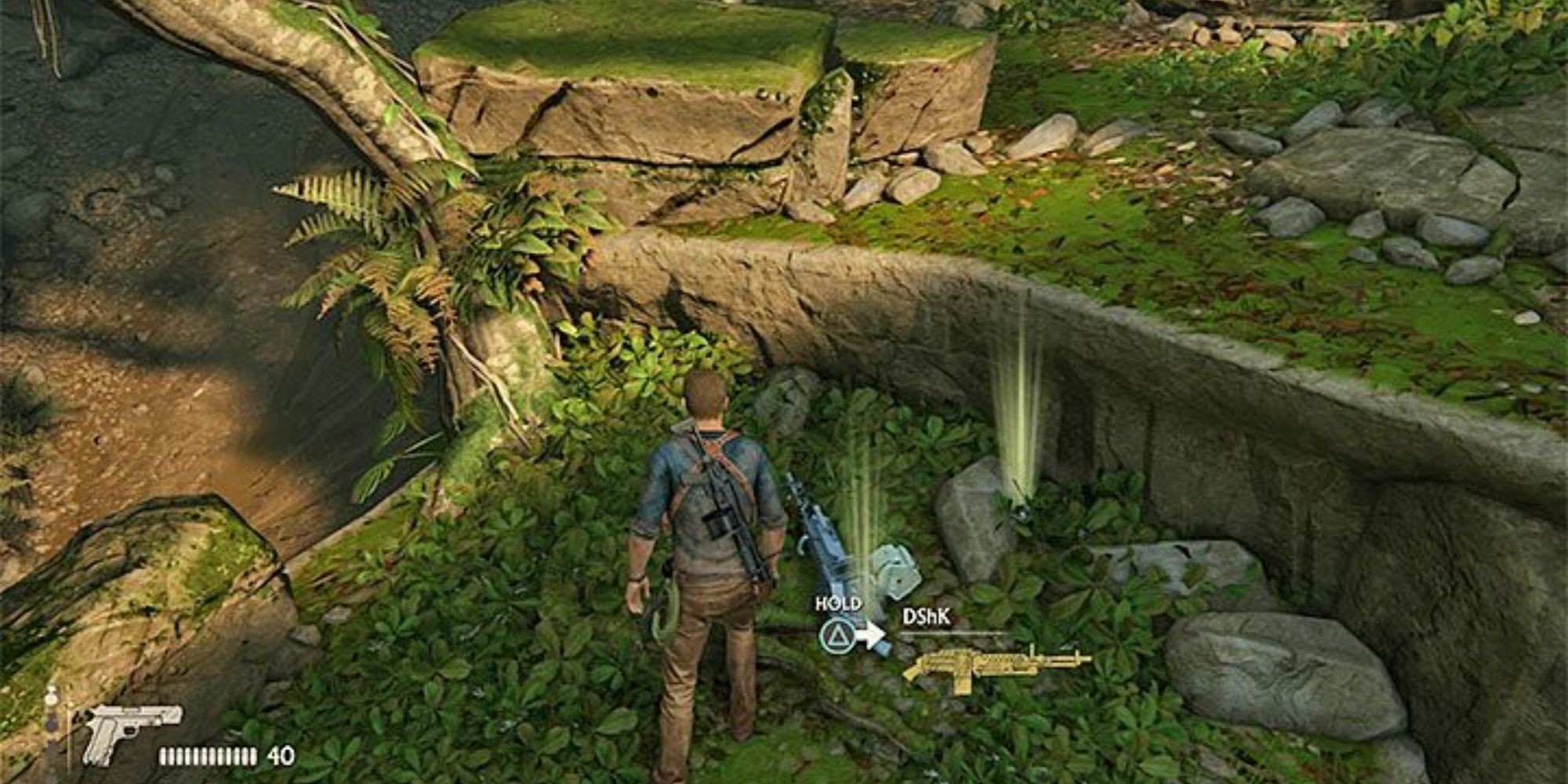Click the ammo bar segments
Screen dimensions: 1568x784
[x=208, y=757]
